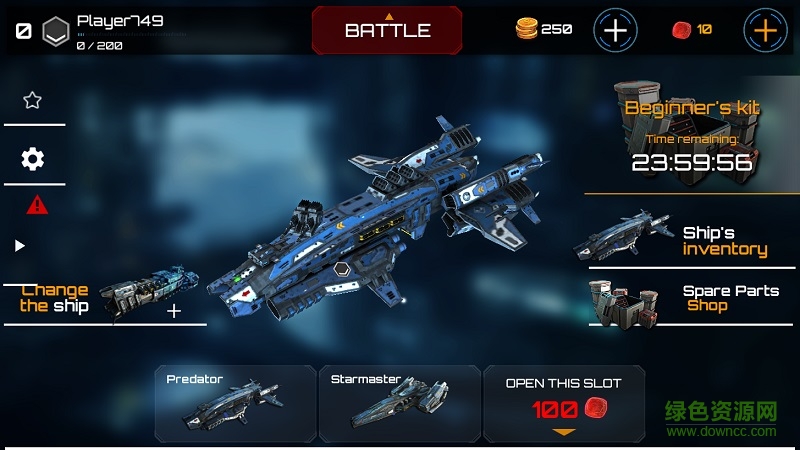This screenshot has height=450, width=800.
Task: Open the Ship's inventory
Action: (690, 240)
